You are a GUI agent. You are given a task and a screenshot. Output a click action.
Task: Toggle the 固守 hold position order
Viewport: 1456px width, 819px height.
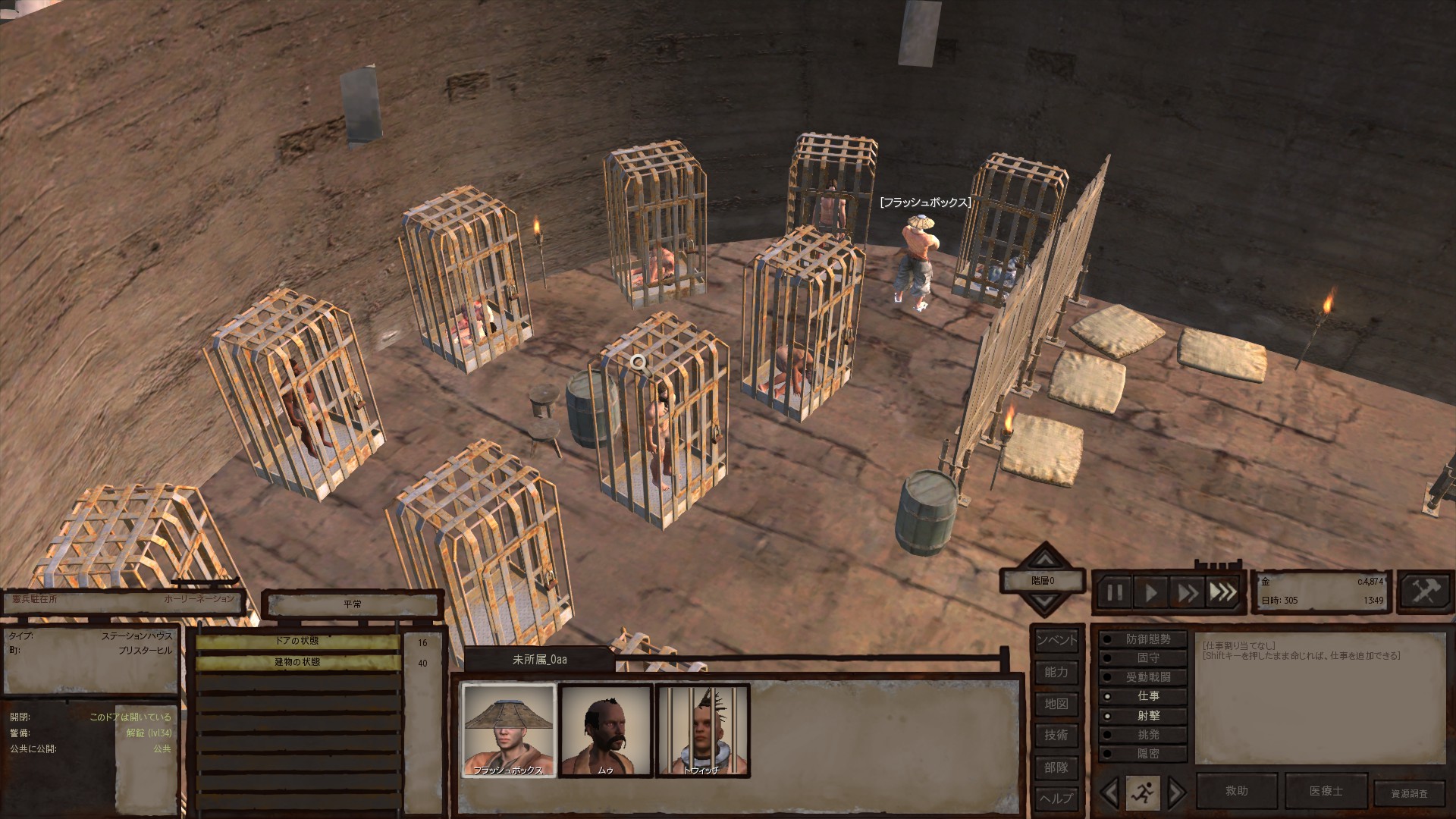(x=1145, y=658)
